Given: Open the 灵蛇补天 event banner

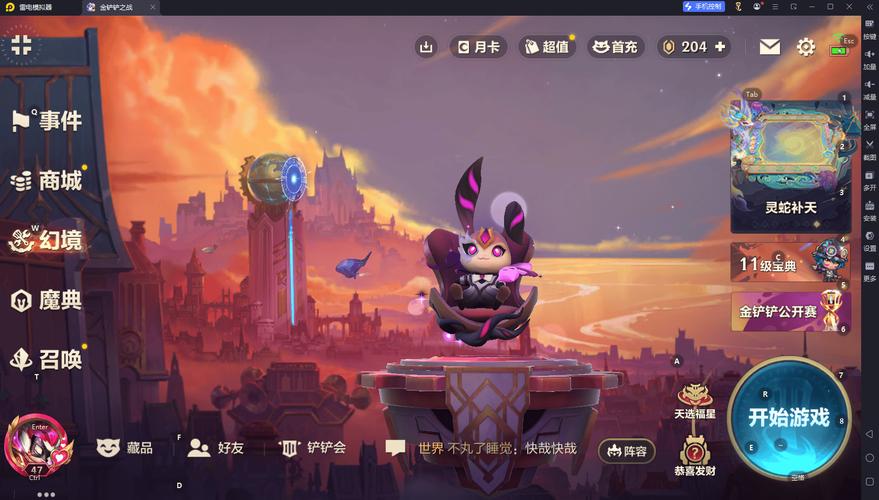Looking at the screenshot, I should tap(789, 167).
